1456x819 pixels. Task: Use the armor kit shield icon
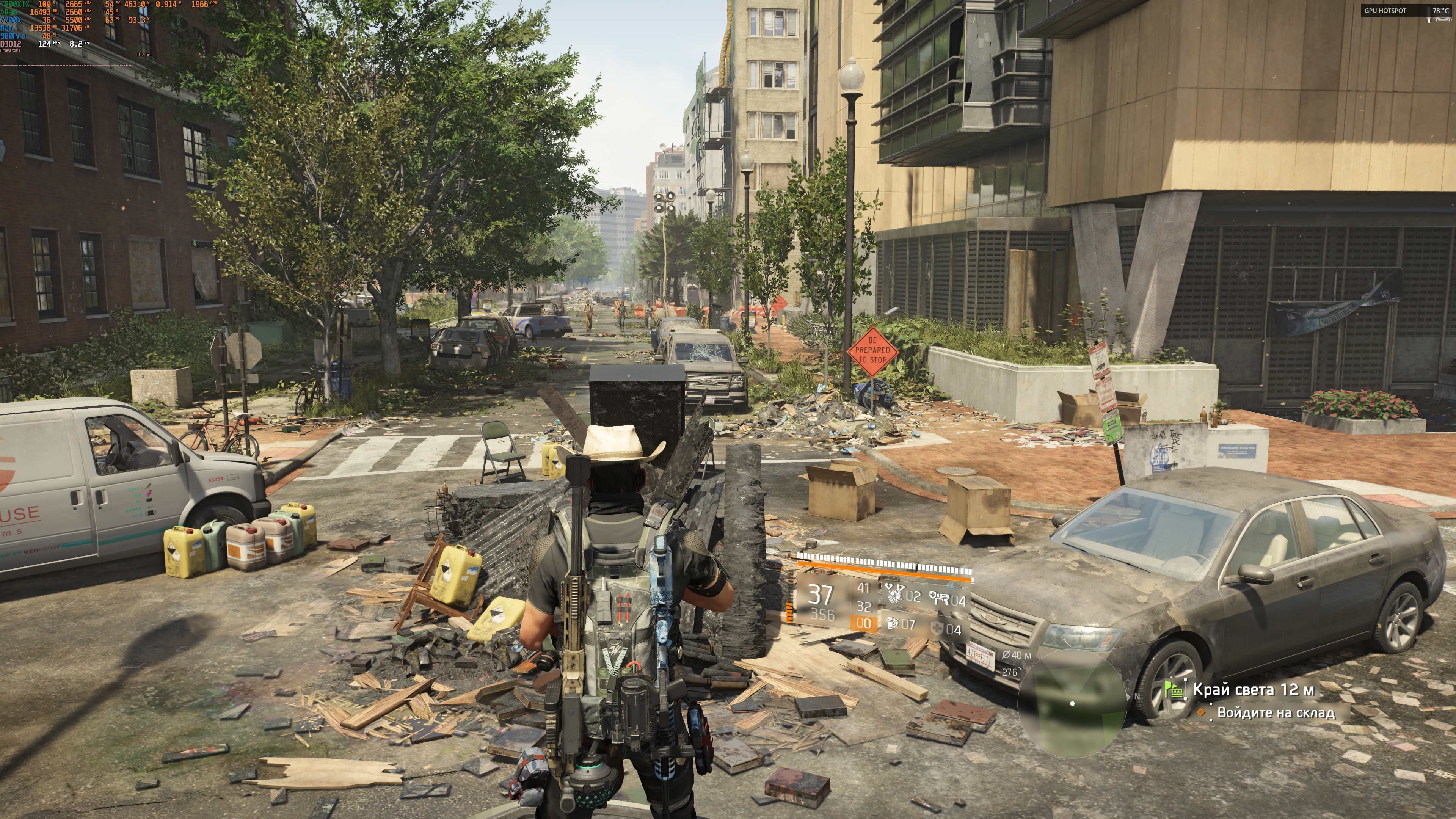938,629
